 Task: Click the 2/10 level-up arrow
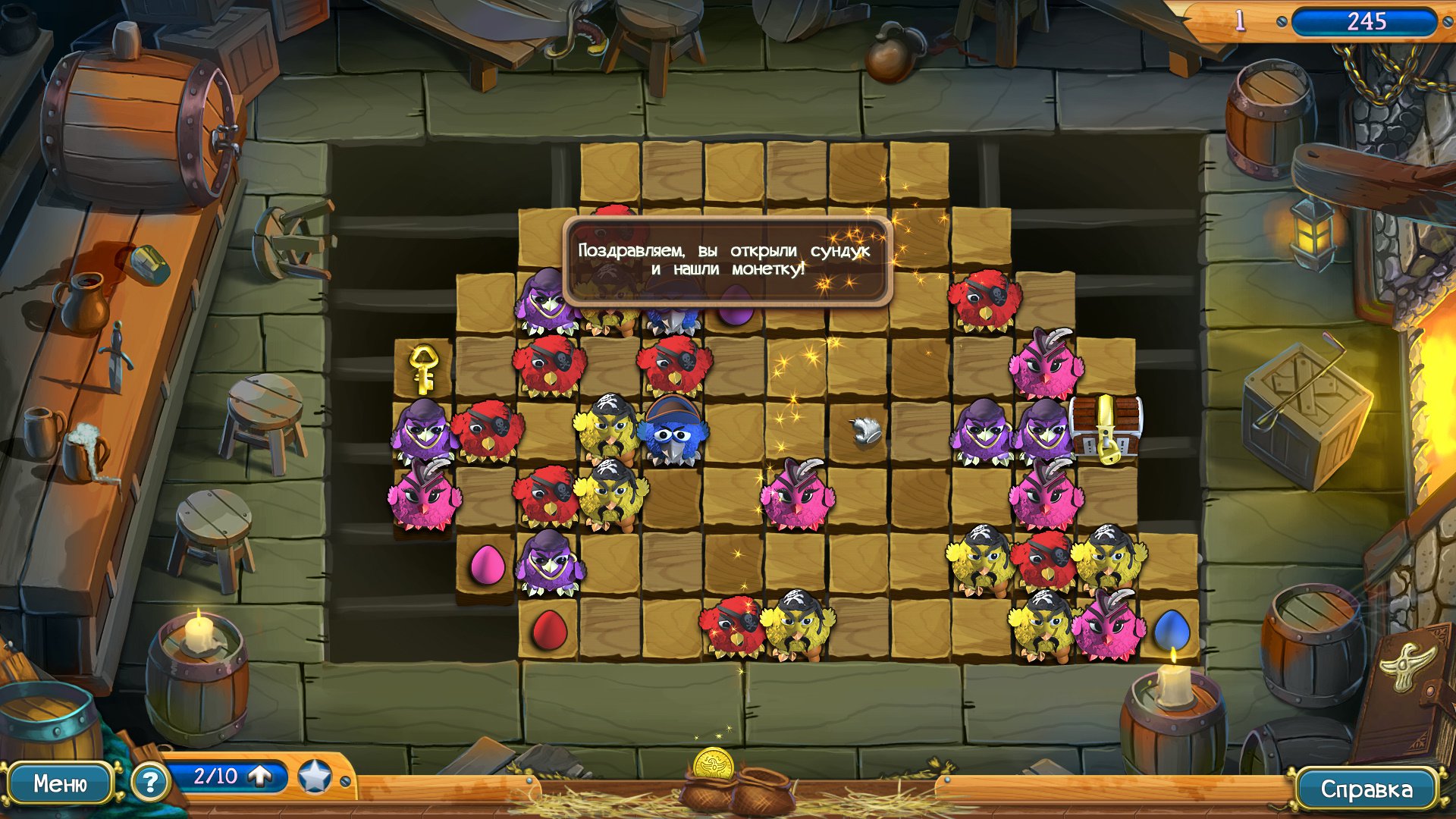click(260, 775)
